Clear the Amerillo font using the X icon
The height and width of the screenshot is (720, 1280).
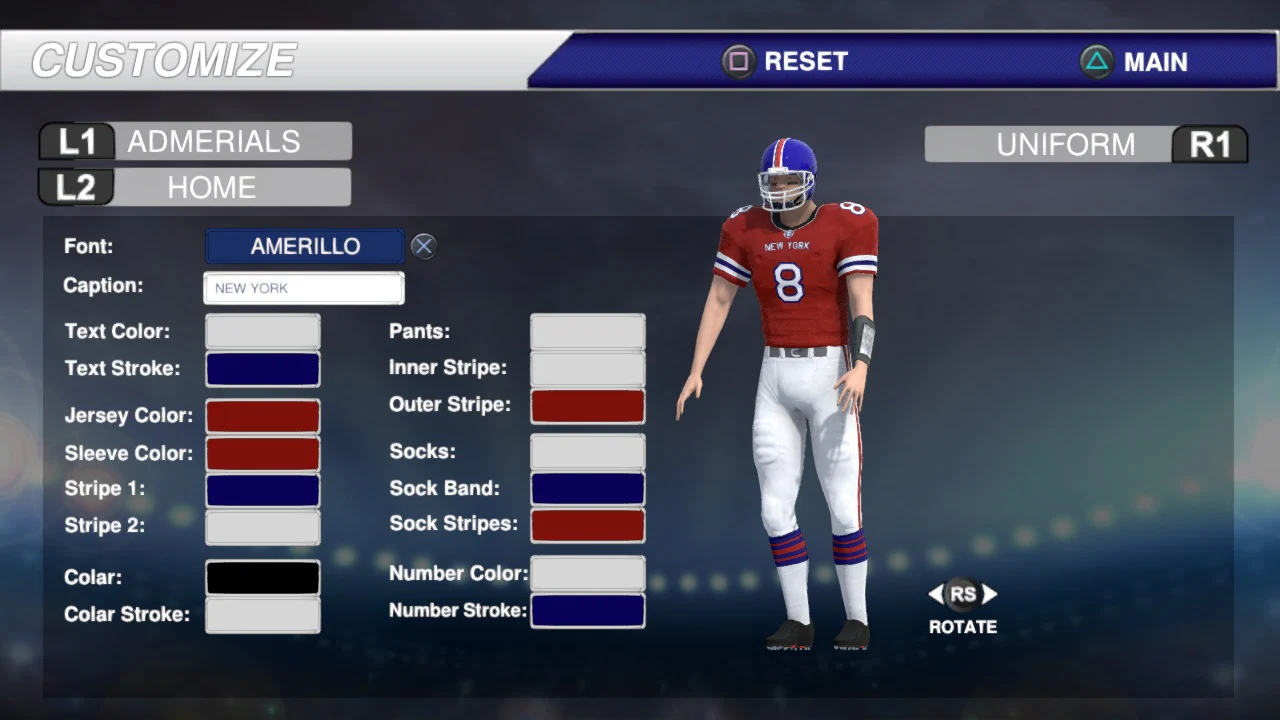(422, 246)
